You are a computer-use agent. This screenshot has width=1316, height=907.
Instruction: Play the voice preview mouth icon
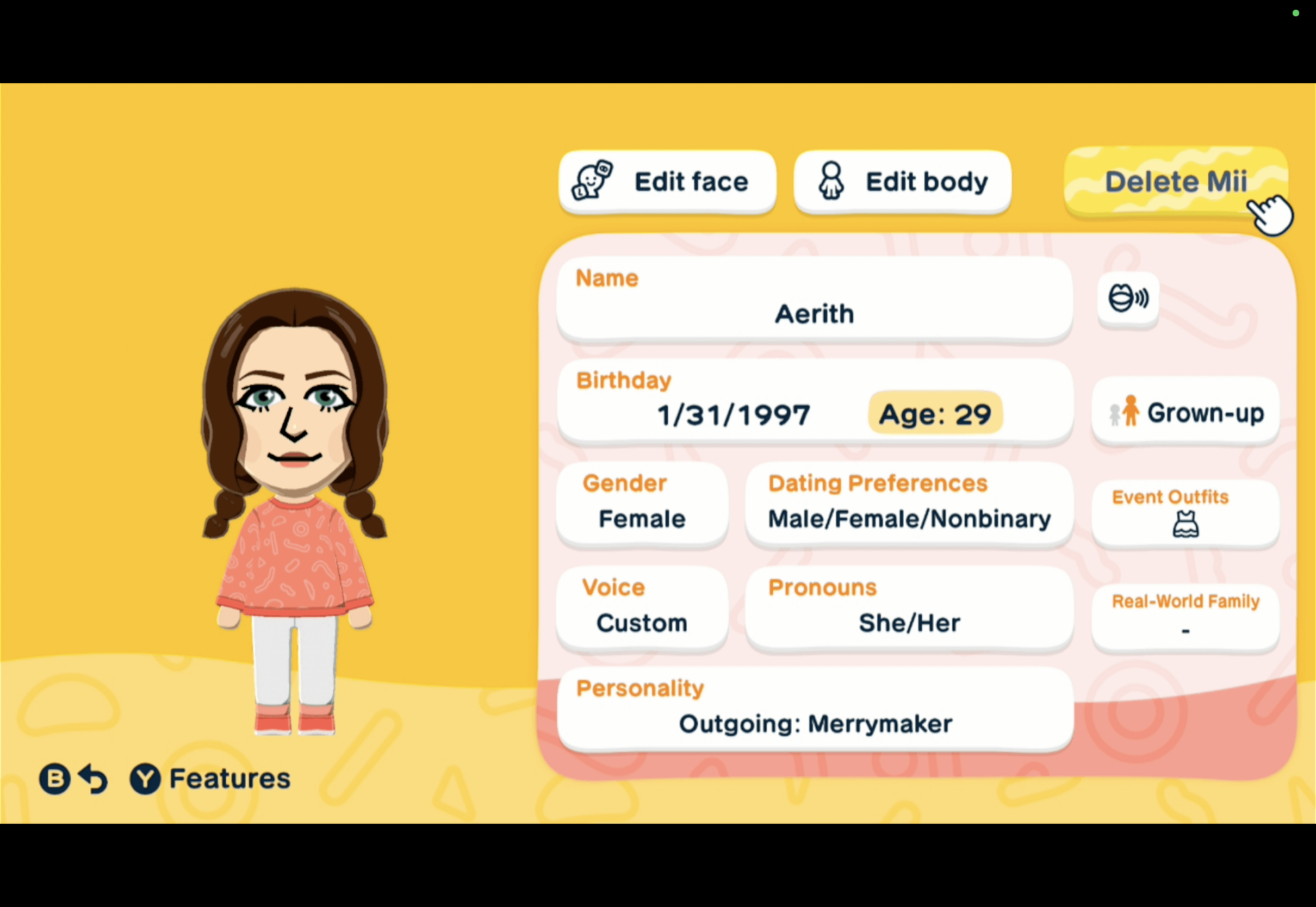(1127, 298)
